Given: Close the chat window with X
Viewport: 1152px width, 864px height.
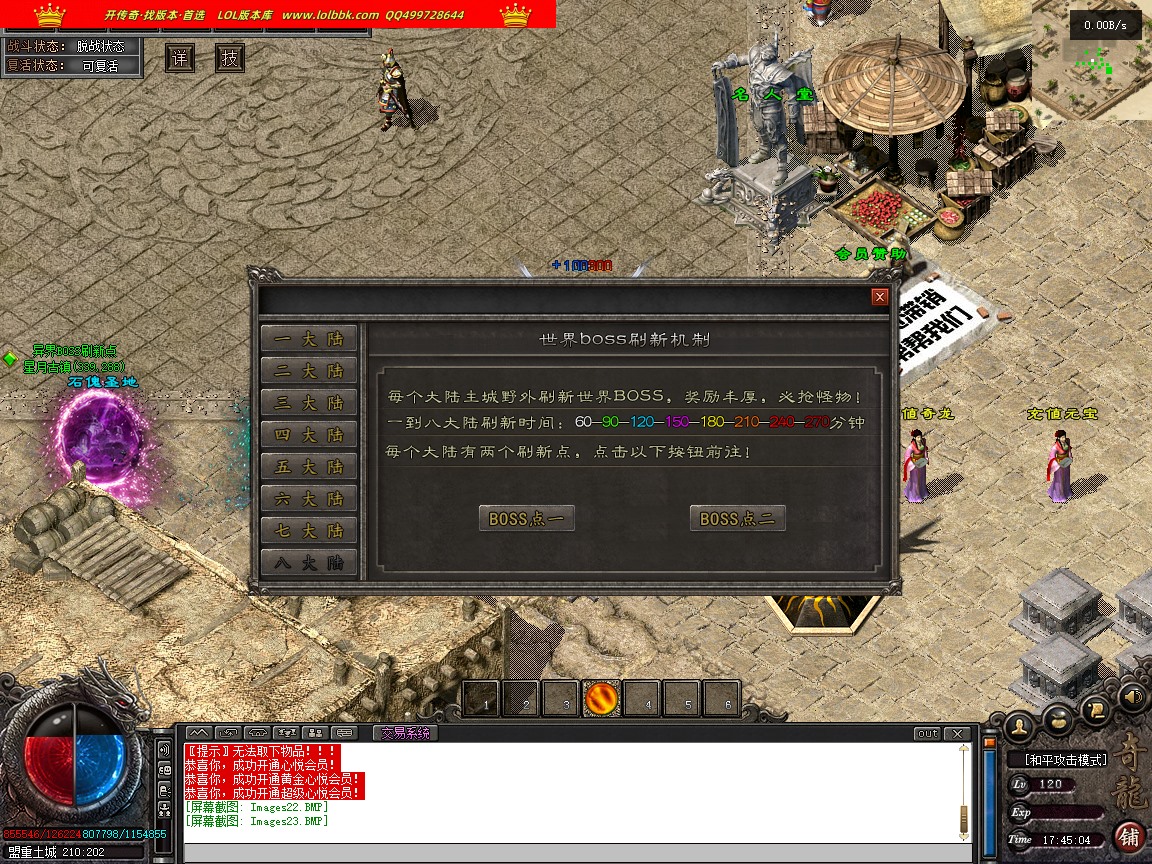Looking at the screenshot, I should 959,734.
